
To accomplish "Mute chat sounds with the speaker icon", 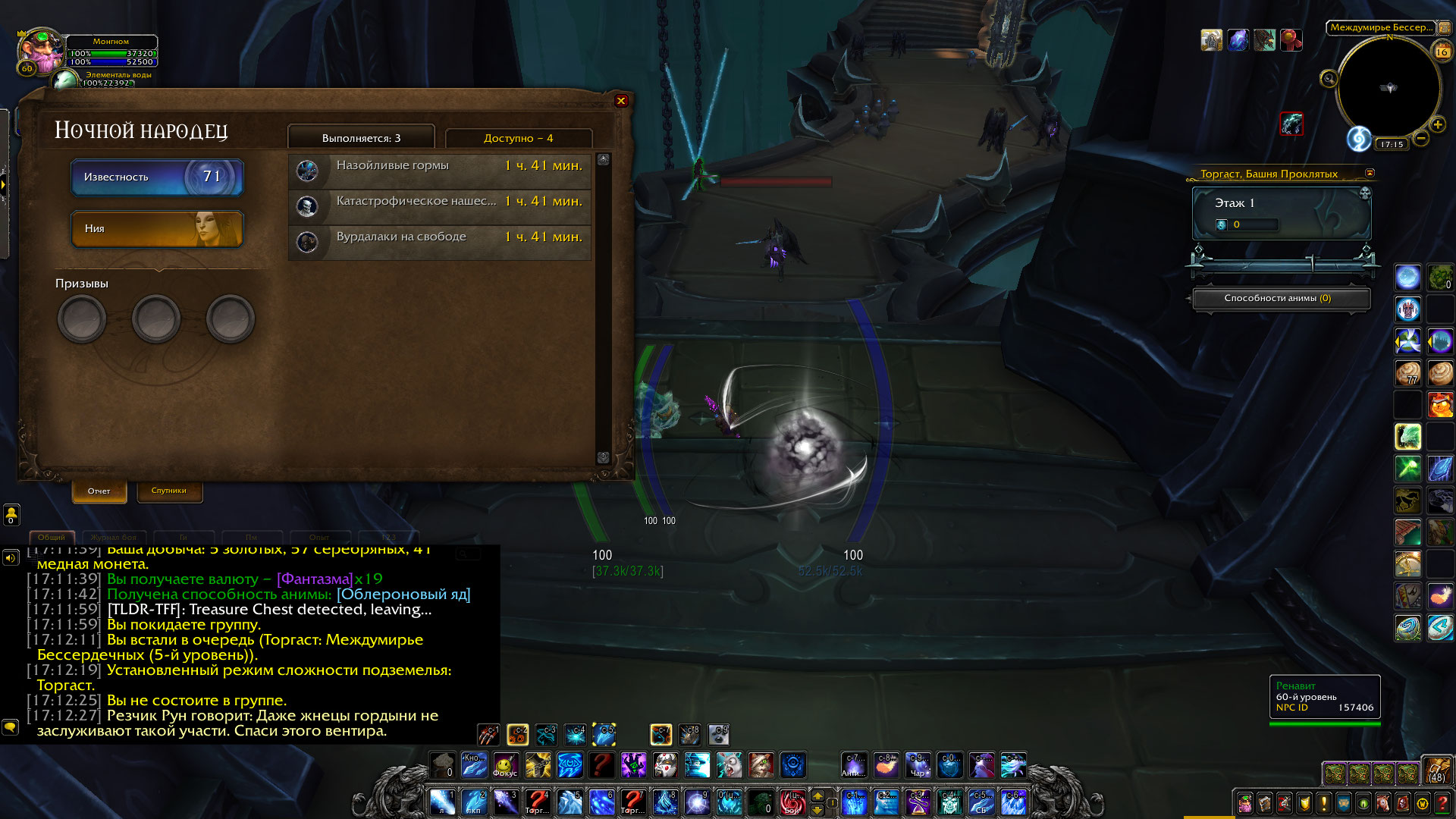I will click(x=10, y=557).
